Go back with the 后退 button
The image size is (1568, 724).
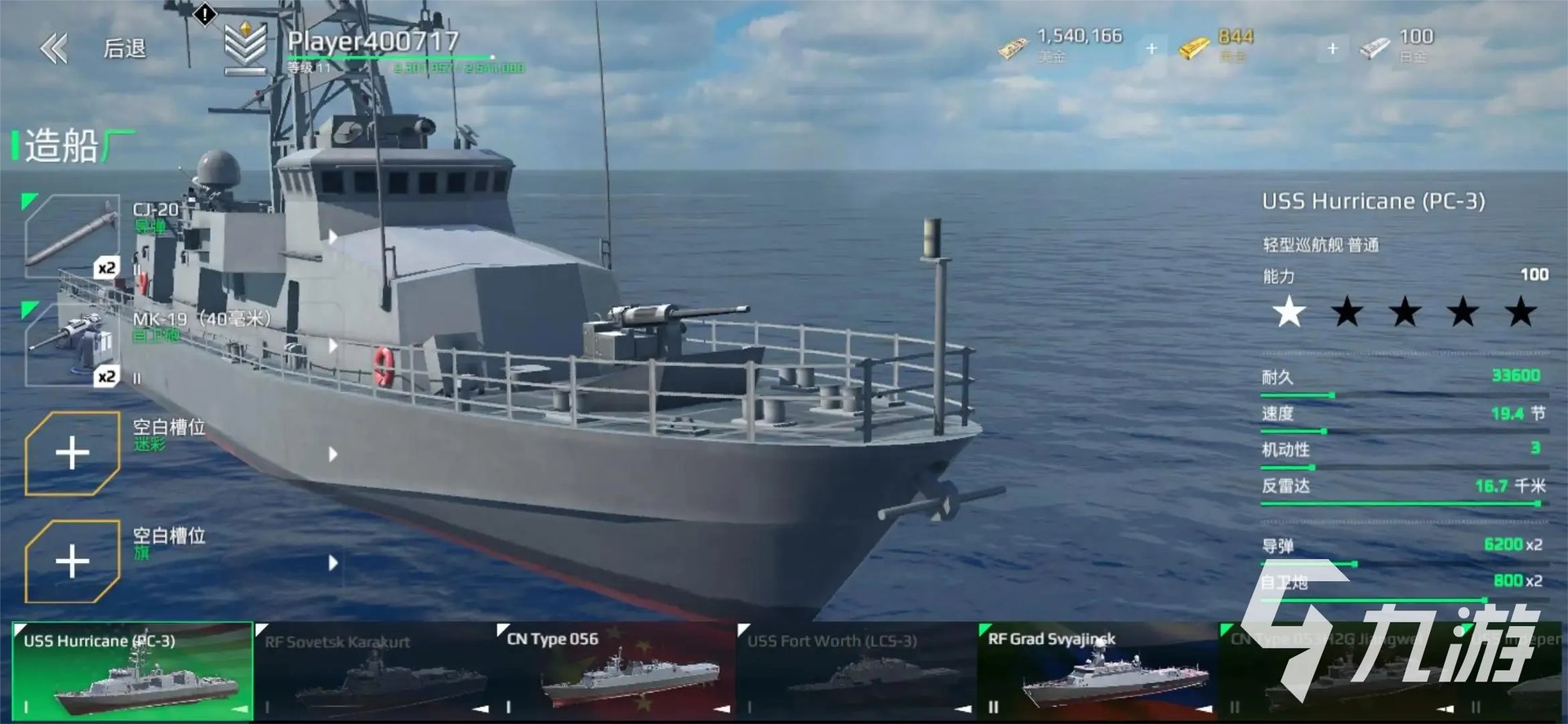94,49
